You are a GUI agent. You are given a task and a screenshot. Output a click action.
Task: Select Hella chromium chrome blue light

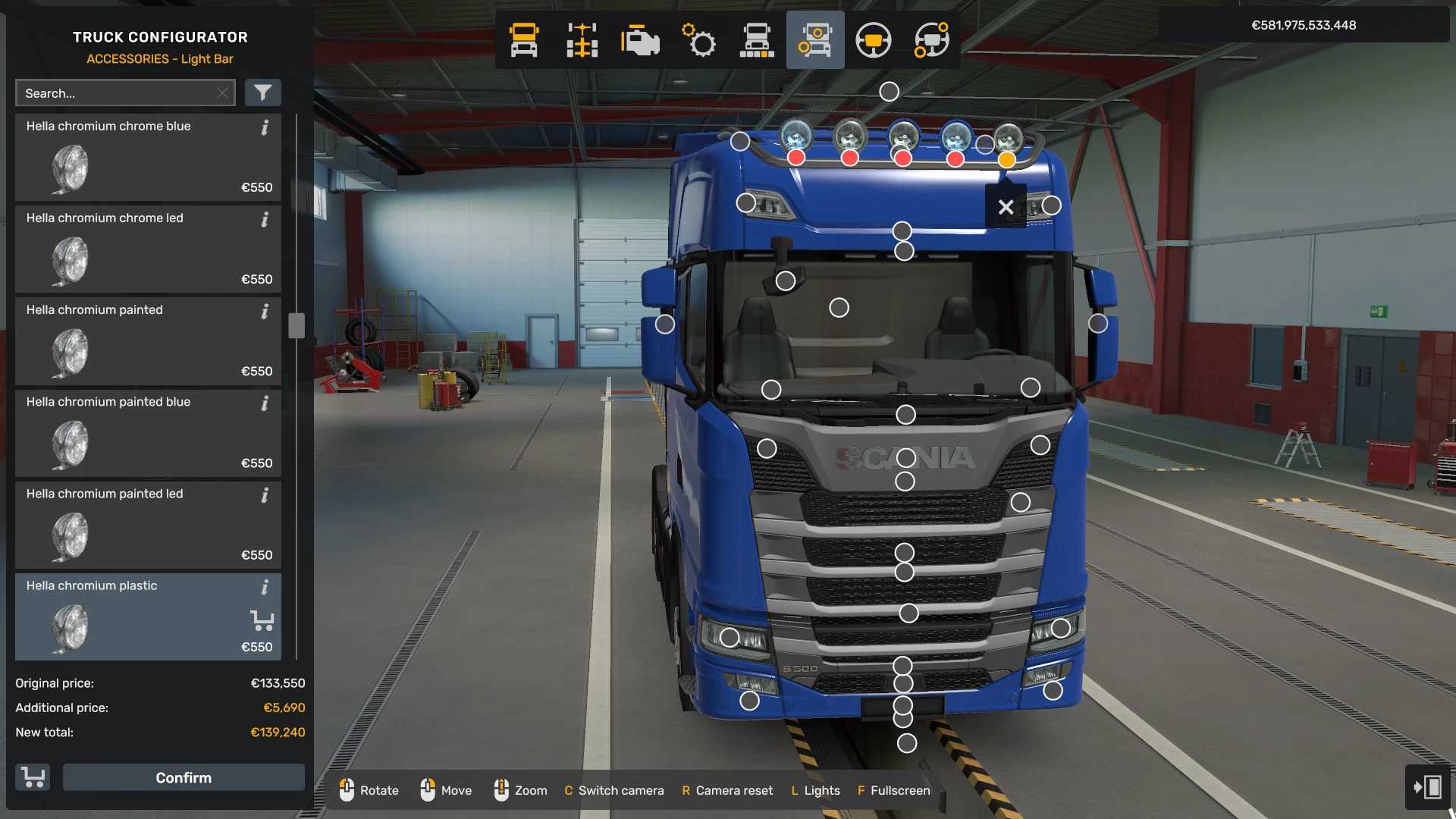148,158
